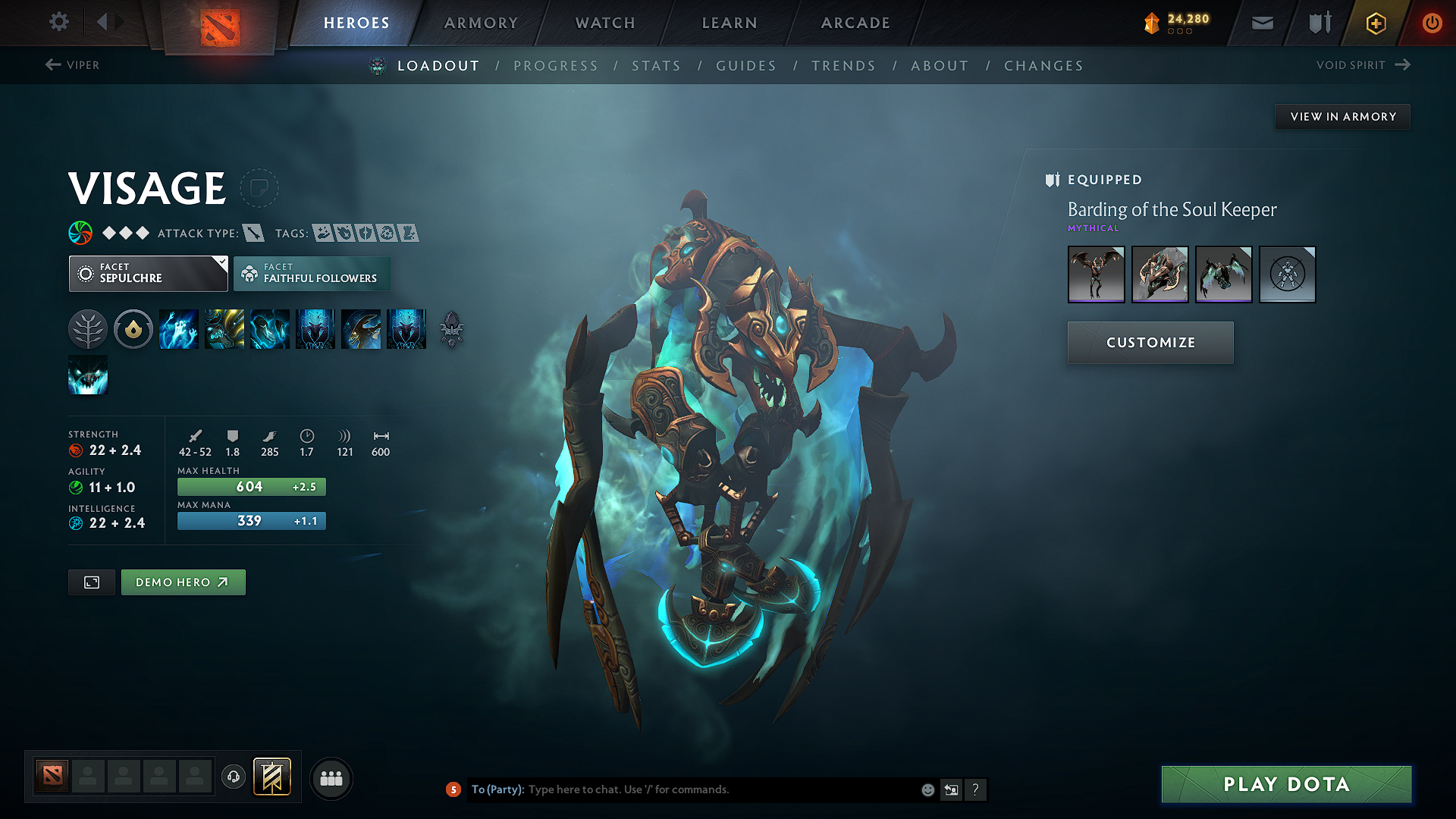1456x819 pixels.
Task: Open the voice chat headset icon
Action: [234, 778]
